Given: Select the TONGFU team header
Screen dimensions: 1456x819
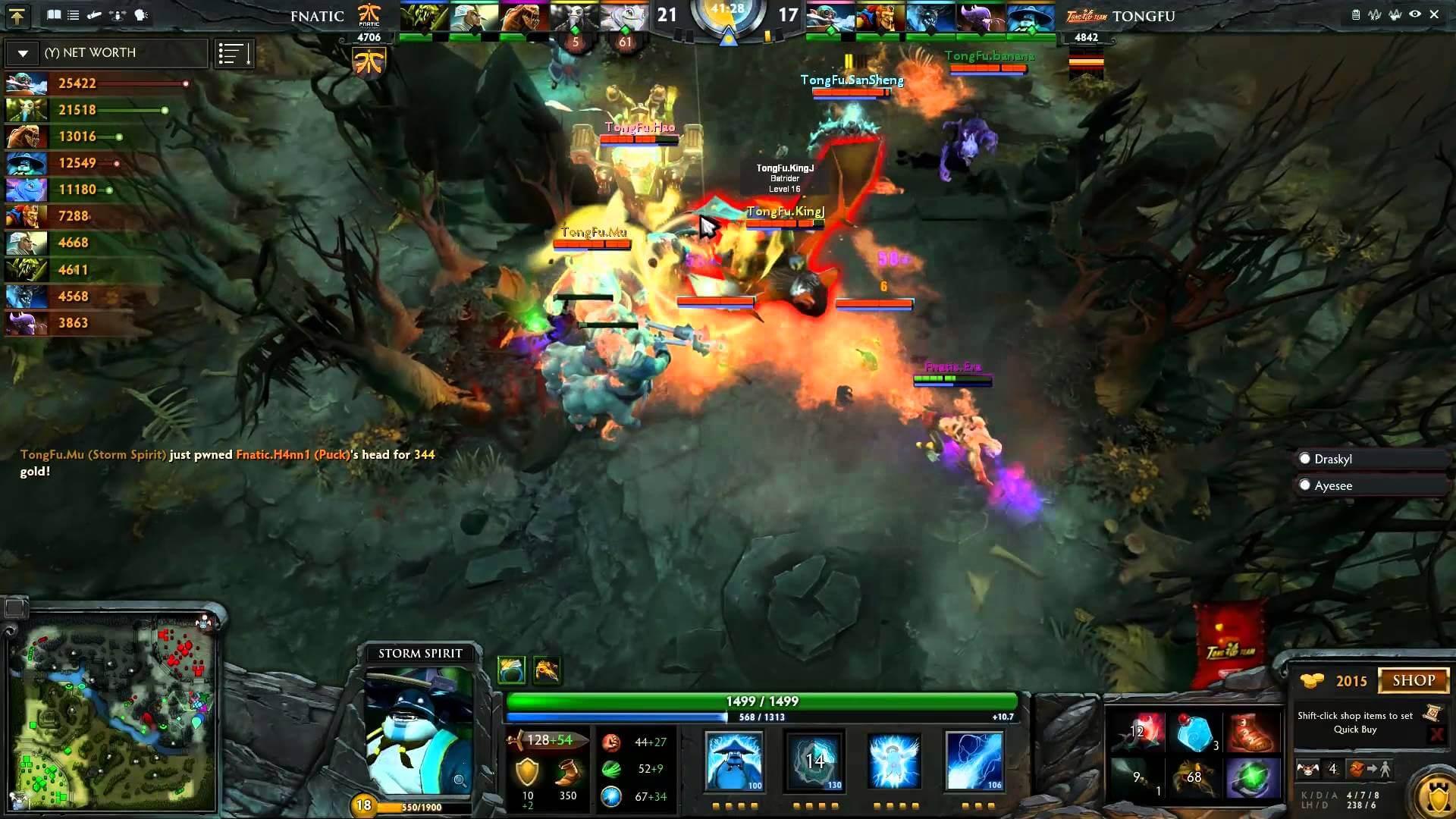Looking at the screenshot, I should pyautogui.click(x=1145, y=16).
